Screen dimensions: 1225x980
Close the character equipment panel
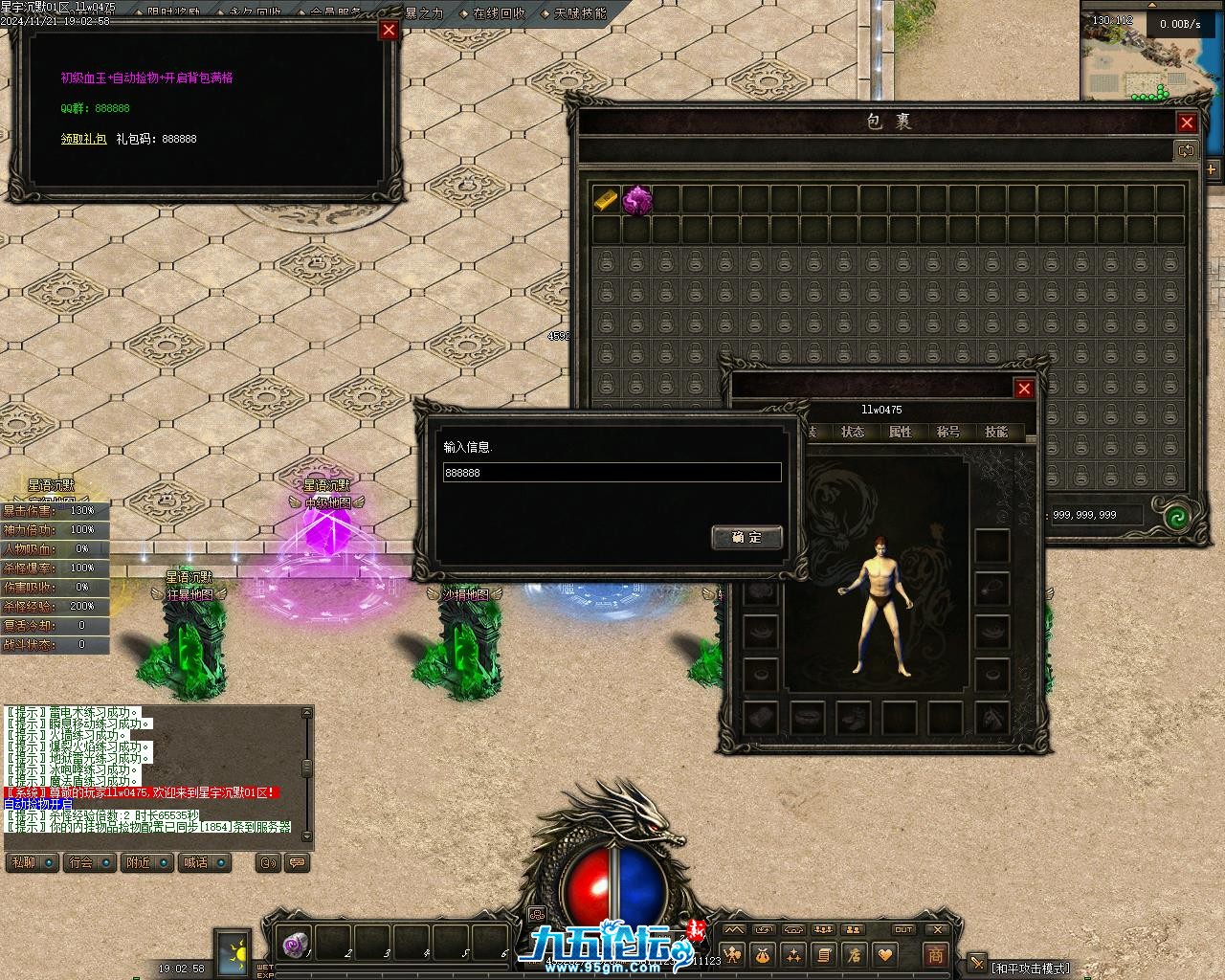[x=1024, y=389]
